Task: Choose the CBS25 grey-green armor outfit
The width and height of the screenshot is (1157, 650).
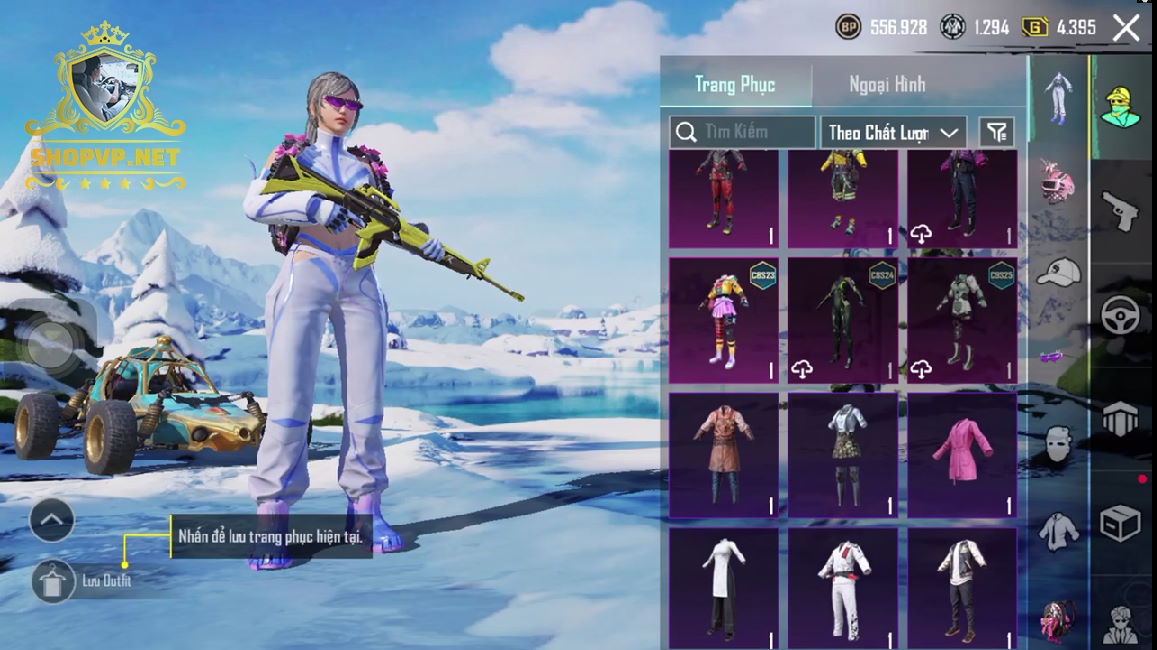Action: click(962, 320)
